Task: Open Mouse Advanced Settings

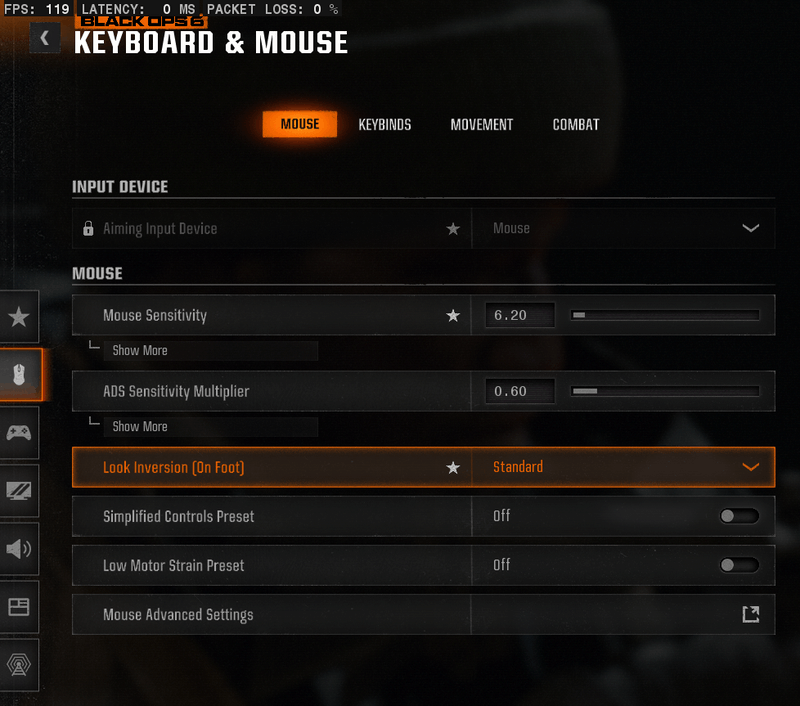Action: (x=750, y=615)
